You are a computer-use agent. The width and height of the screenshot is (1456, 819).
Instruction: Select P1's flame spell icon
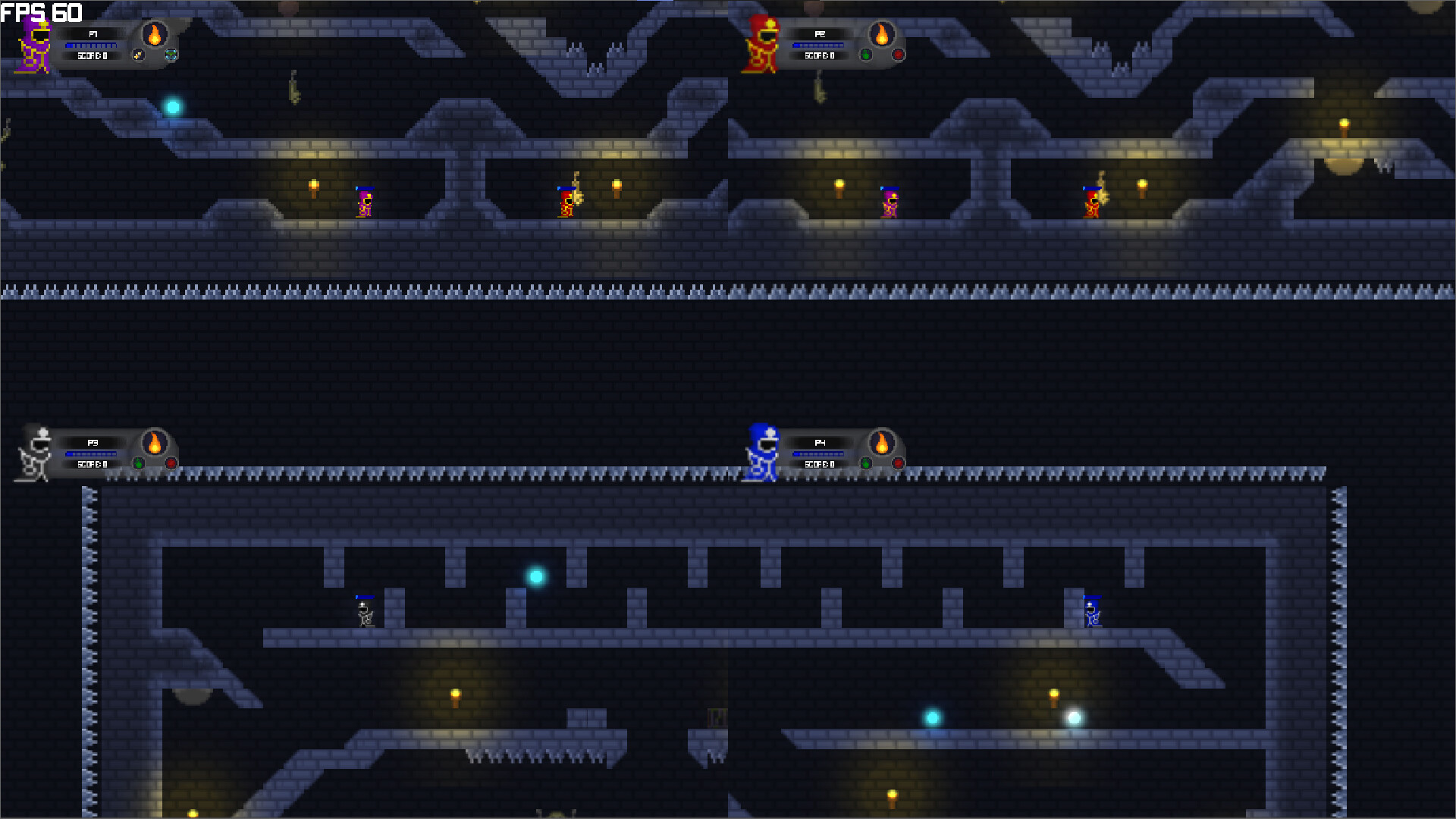[153, 34]
